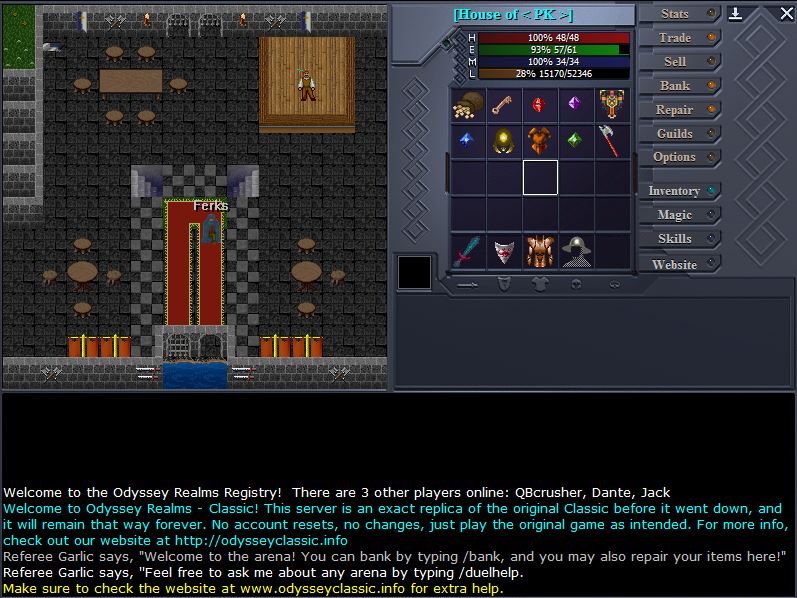Minimize the window using the down-arrow button
Viewport: 797px width, 598px height.
pyautogui.click(x=736, y=14)
